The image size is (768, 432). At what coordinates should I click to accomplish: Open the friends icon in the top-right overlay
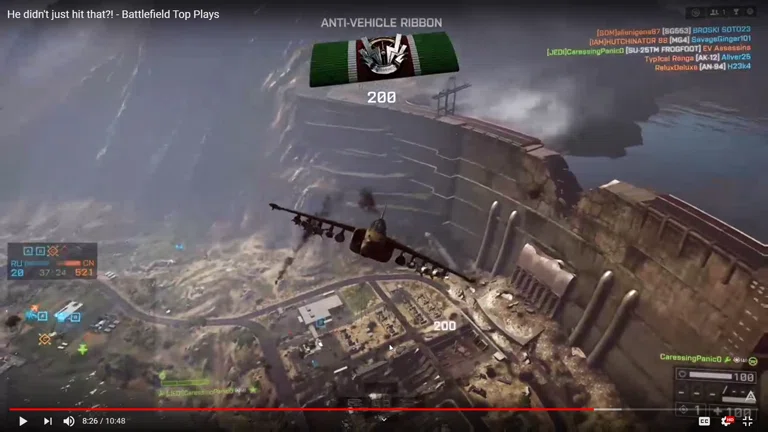click(x=712, y=13)
